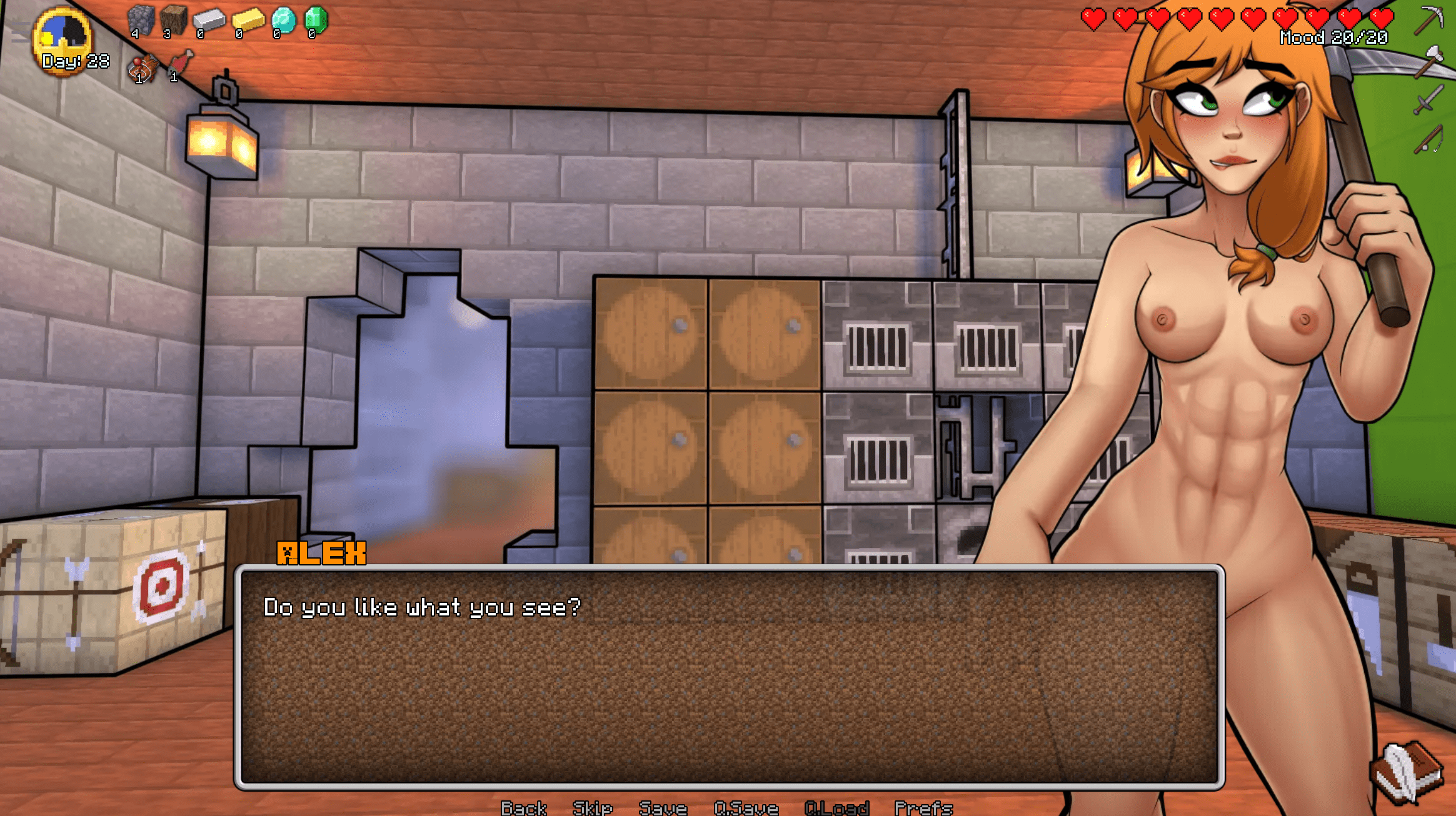Open the Prefs menu
Image resolution: width=1456 pixels, height=816 pixels.
pyautogui.click(x=923, y=808)
